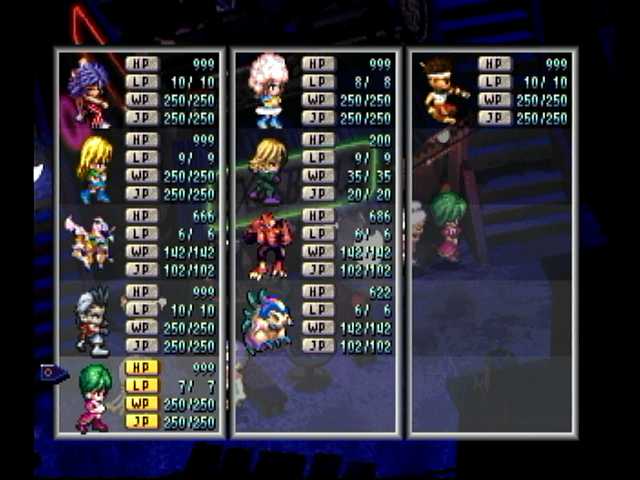The height and width of the screenshot is (480, 640).
Task: Select the blue-maned beast with 622 HP
Action: point(268,320)
